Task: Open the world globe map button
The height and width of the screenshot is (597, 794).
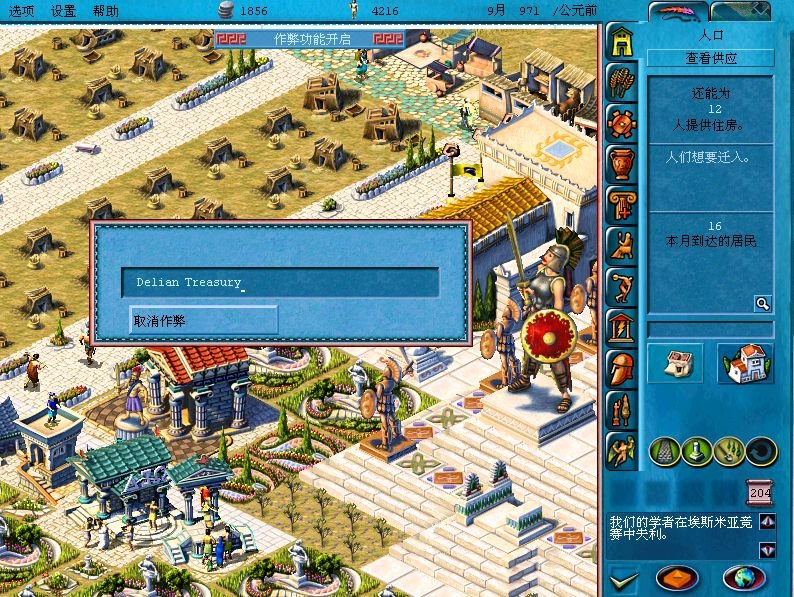Action: click(x=743, y=577)
